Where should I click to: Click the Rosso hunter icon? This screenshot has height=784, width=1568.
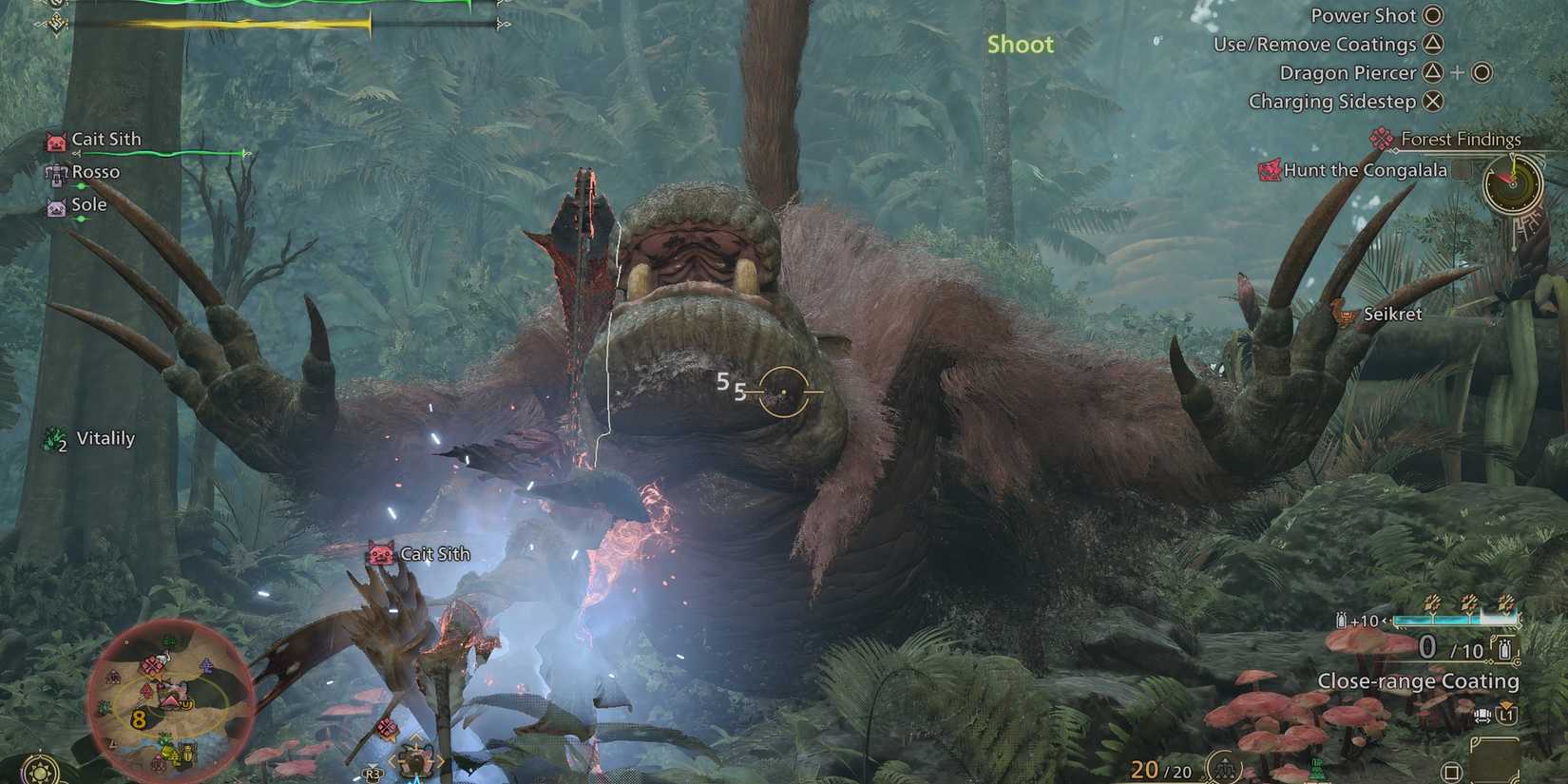(54, 172)
